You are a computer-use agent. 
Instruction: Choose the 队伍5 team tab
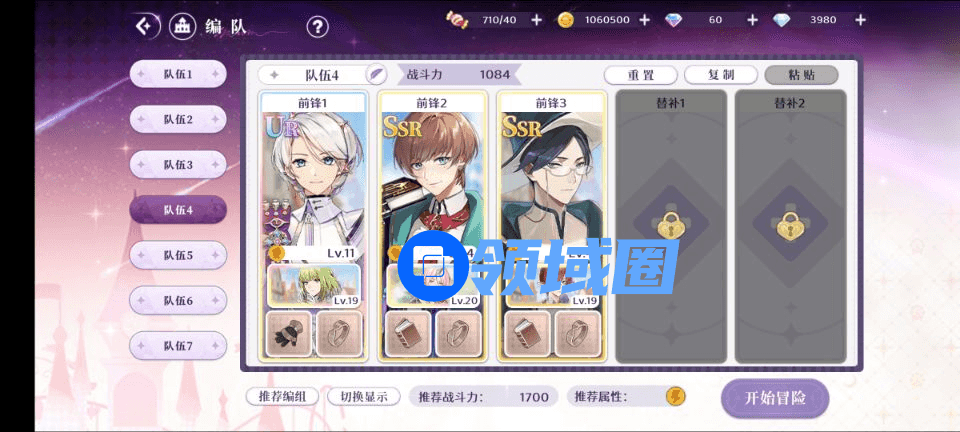[178, 255]
